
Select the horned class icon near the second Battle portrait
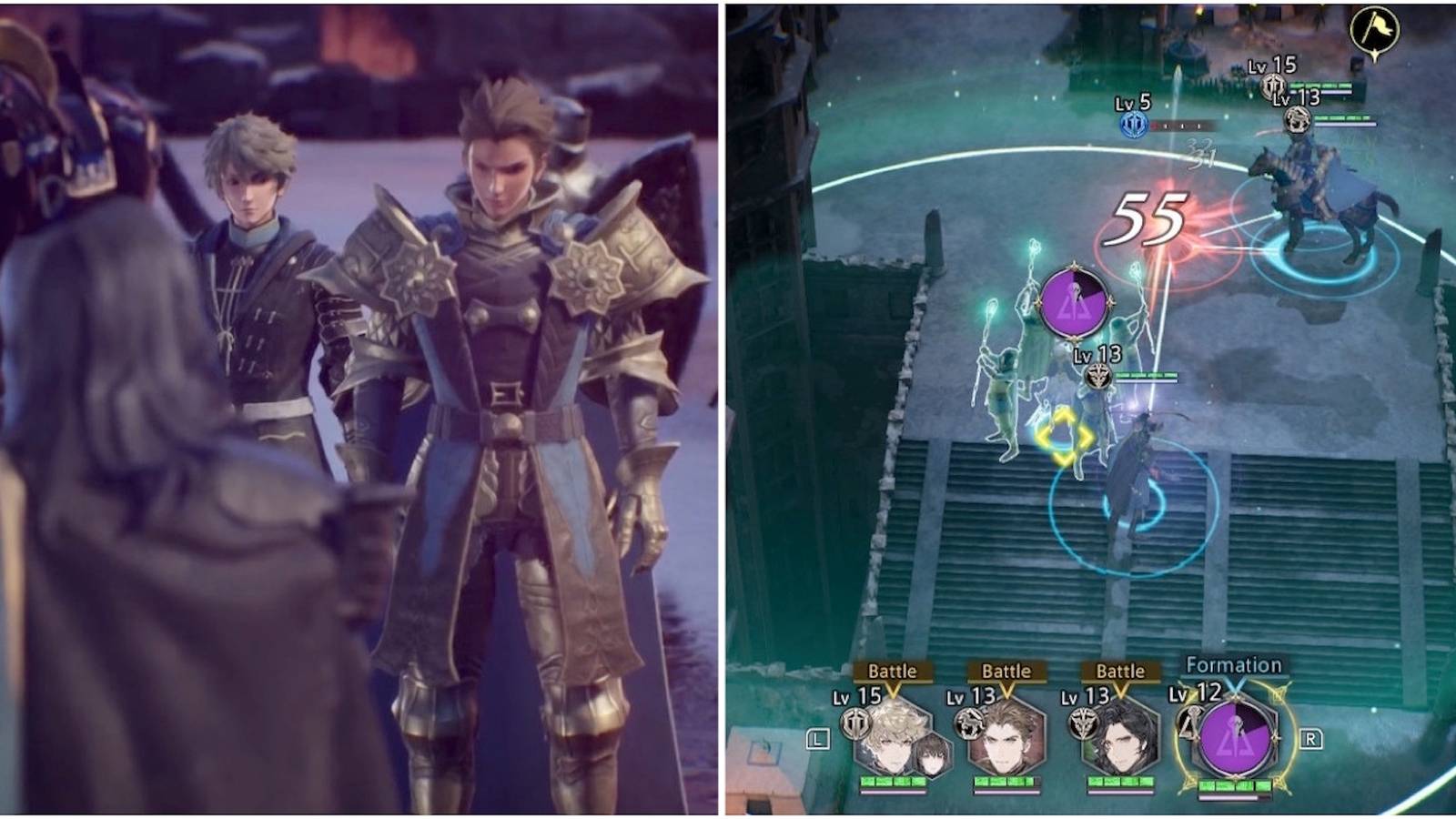[x=969, y=723]
